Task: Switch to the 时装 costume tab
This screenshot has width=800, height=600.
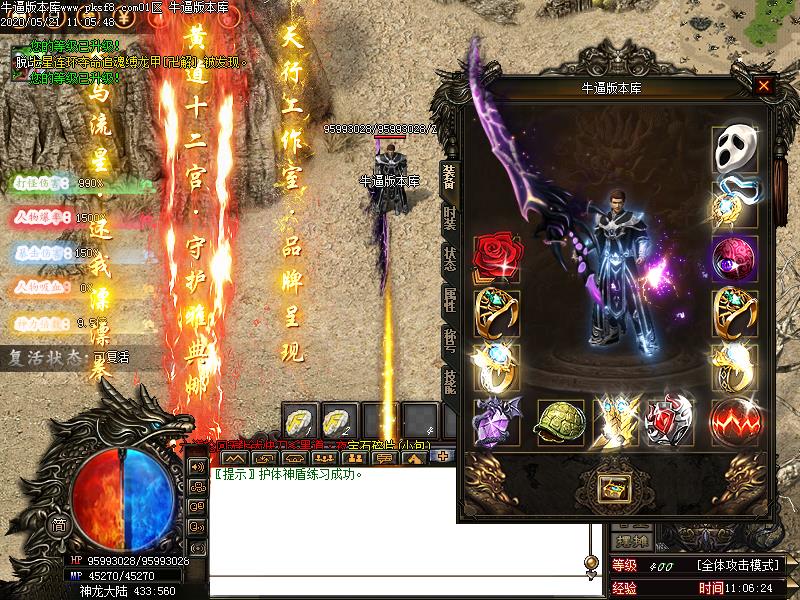Action: click(x=450, y=216)
